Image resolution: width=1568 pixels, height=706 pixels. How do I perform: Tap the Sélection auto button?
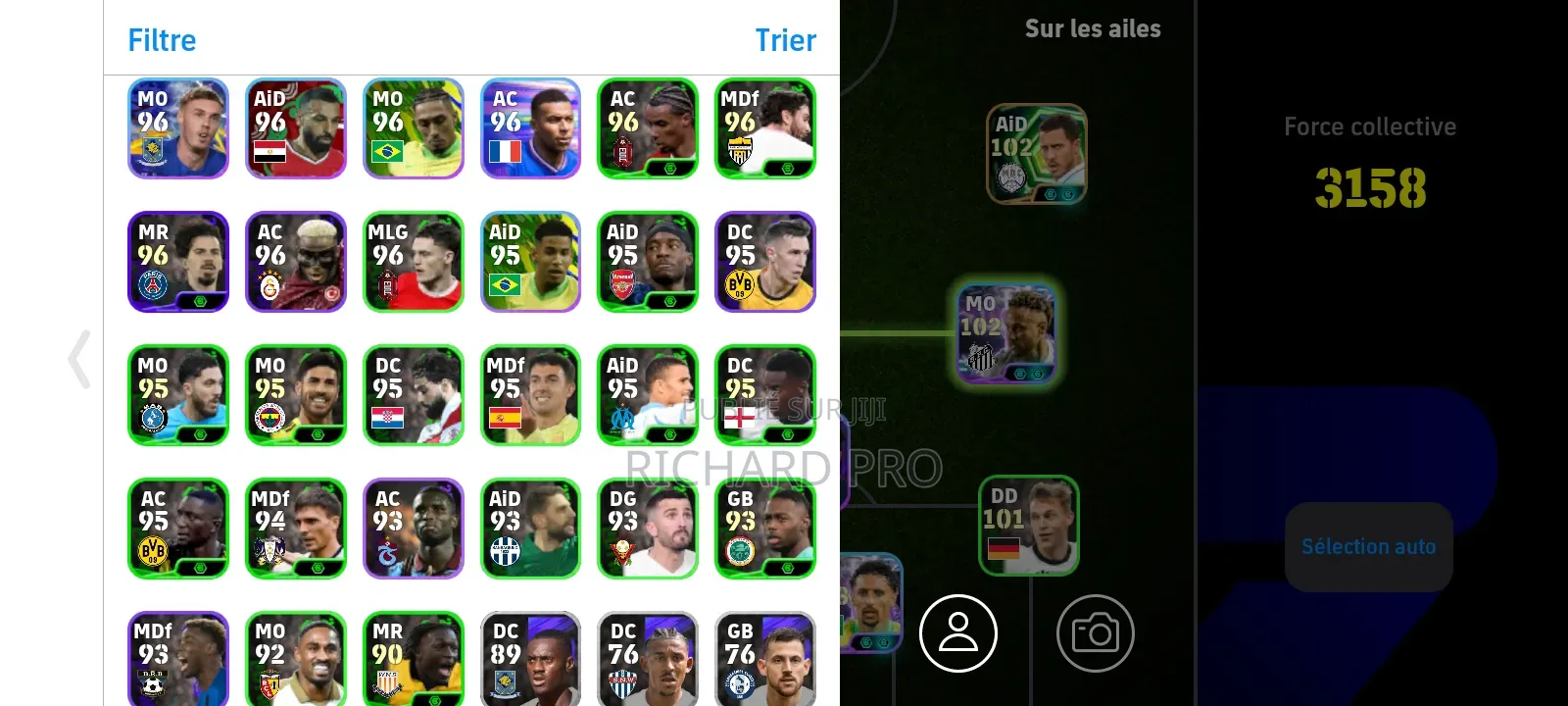click(1368, 546)
